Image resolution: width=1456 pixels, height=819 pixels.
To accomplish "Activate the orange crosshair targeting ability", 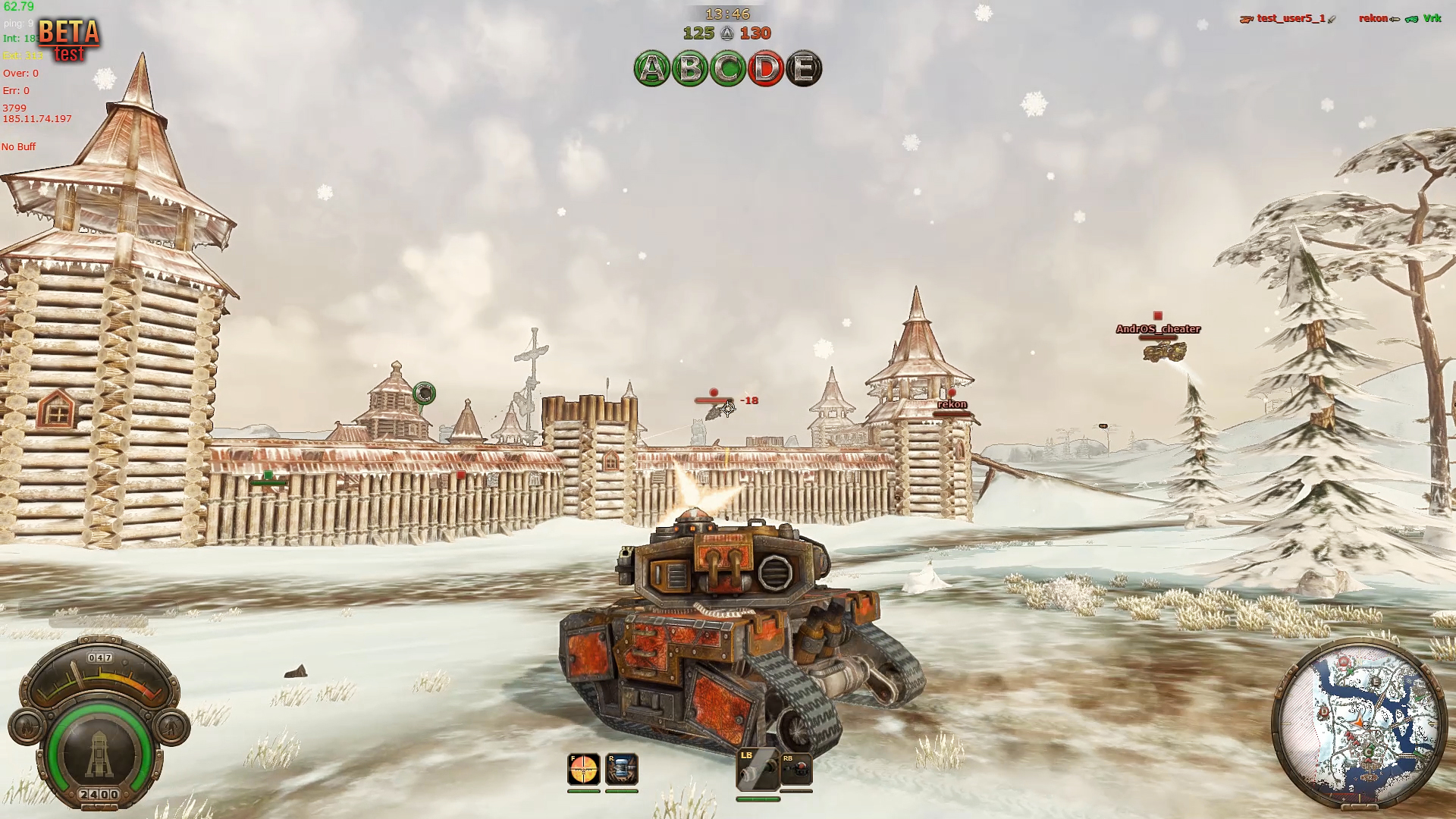I will point(584,770).
